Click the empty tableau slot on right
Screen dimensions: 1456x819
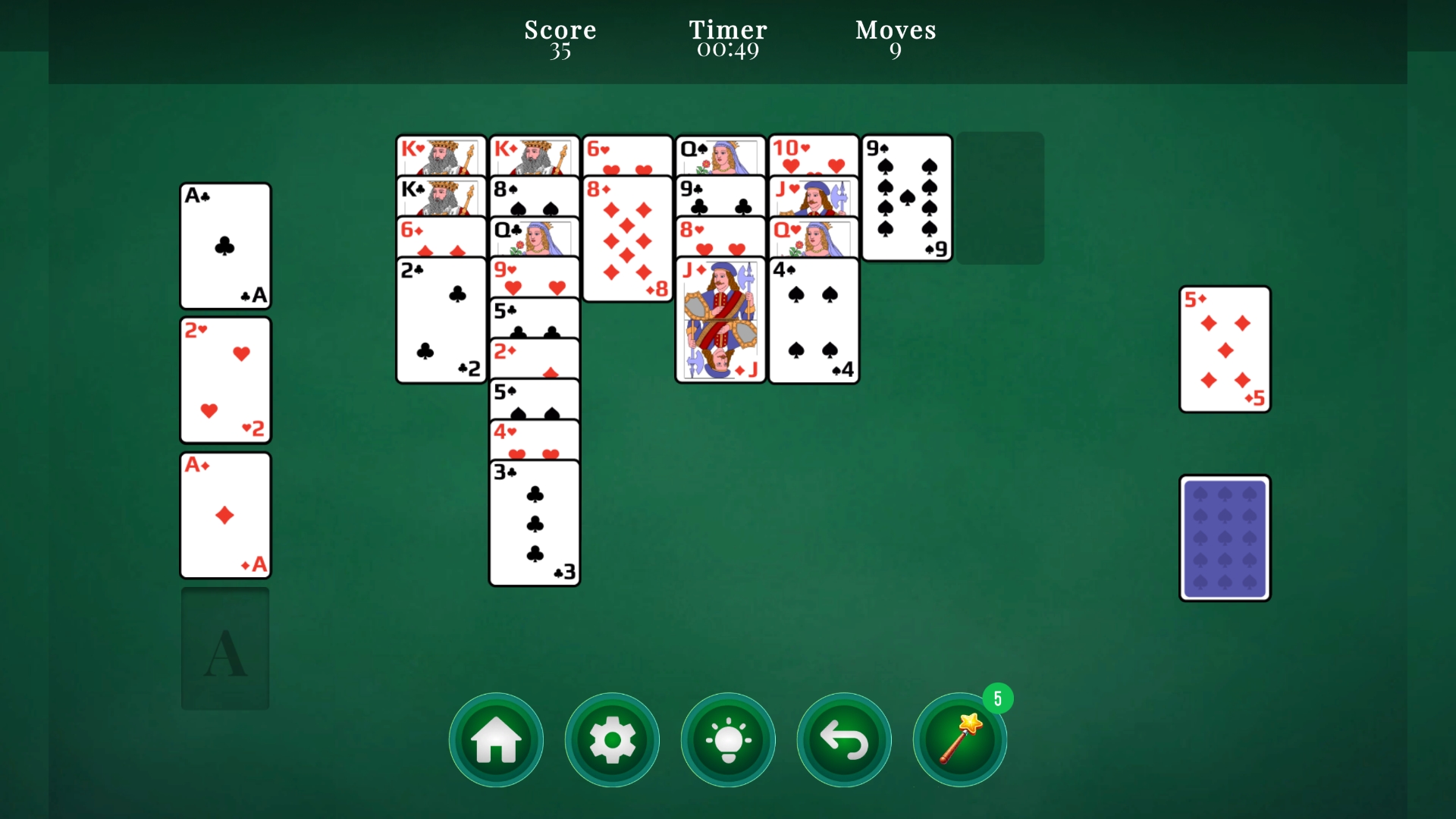(999, 199)
